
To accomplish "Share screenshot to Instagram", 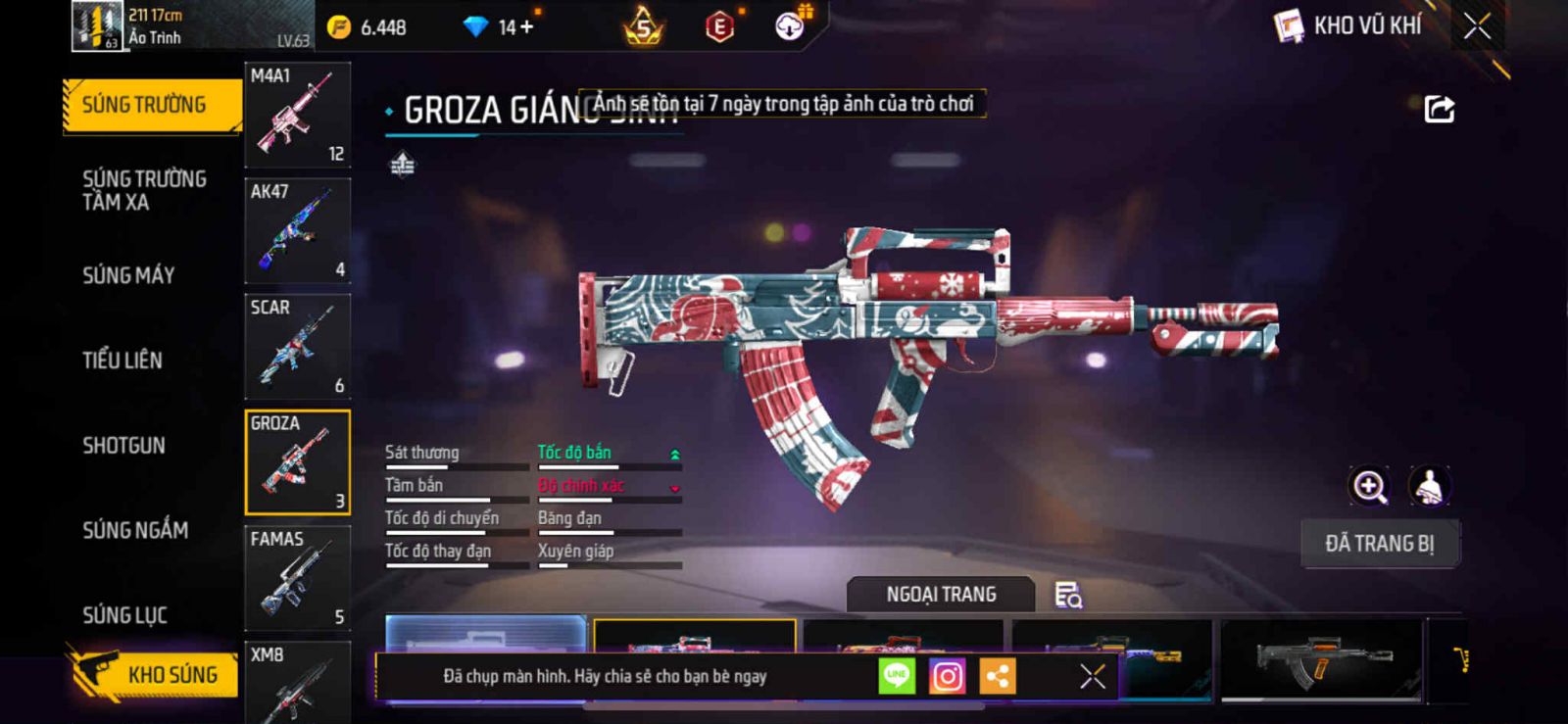I will (947, 676).
